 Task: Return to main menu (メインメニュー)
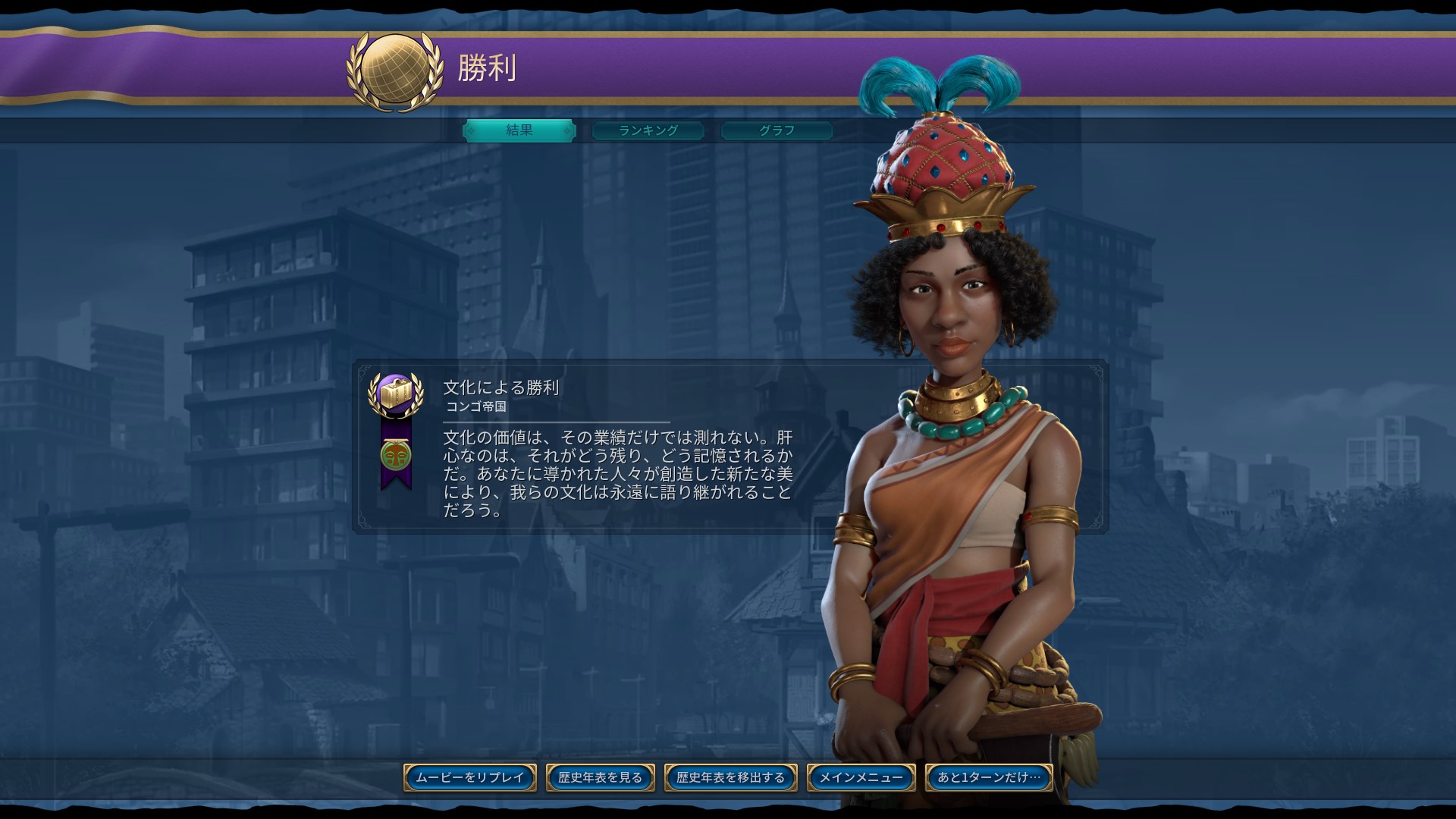tap(861, 777)
